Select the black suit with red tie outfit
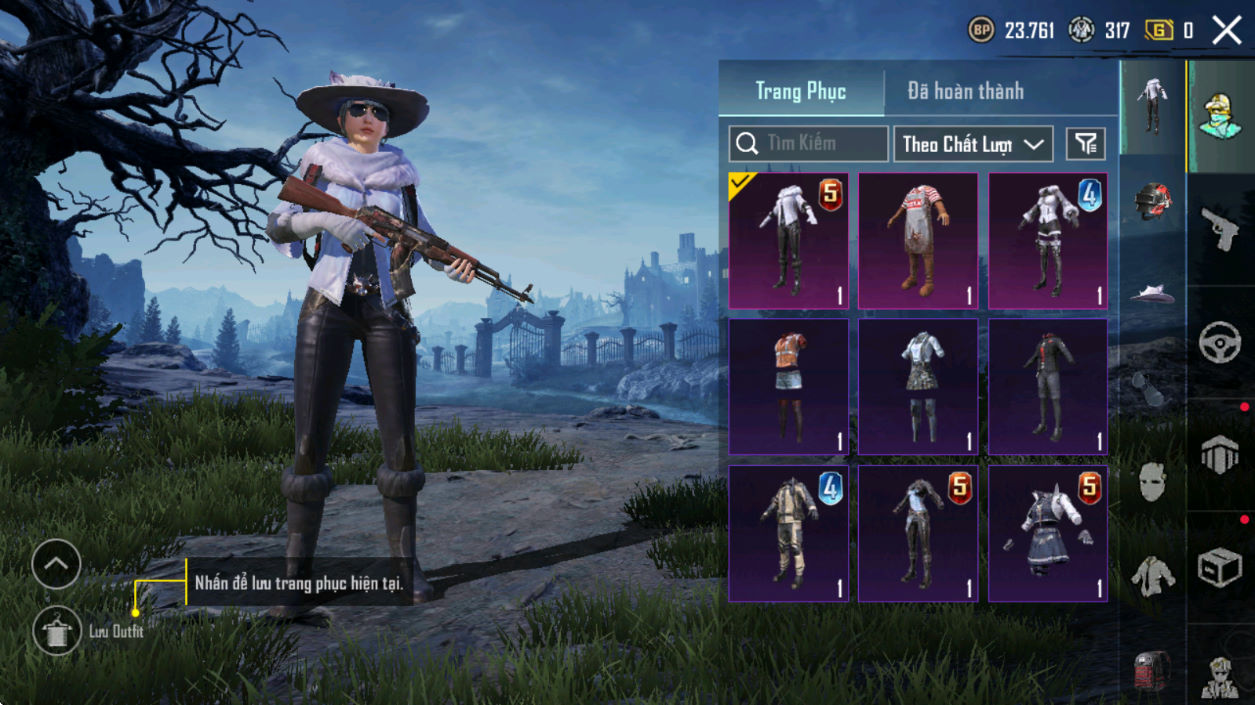The height and width of the screenshot is (705, 1255). [1048, 387]
